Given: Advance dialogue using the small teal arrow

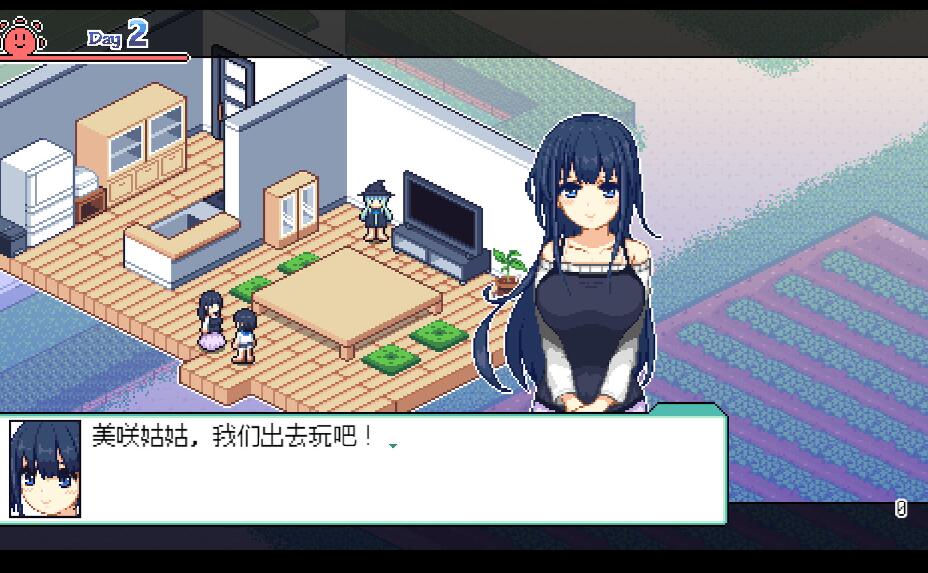Looking at the screenshot, I should pyautogui.click(x=393, y=446).
